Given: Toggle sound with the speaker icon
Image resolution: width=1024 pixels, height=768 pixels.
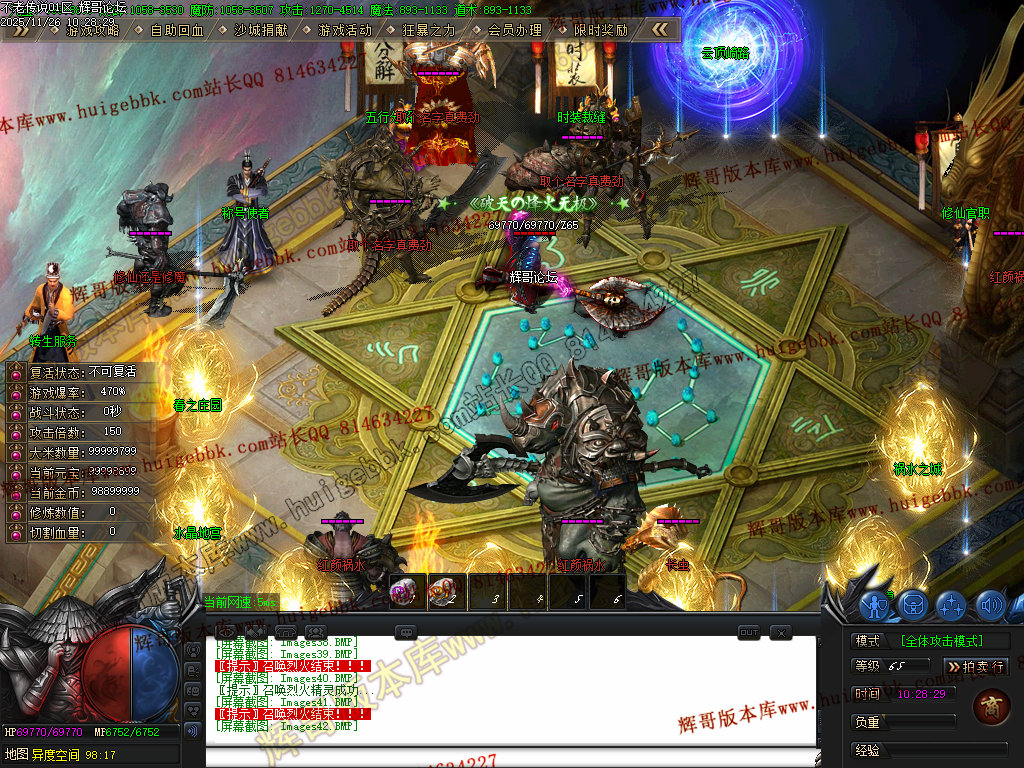Looking at the screenshot, I should click(990, 605).
